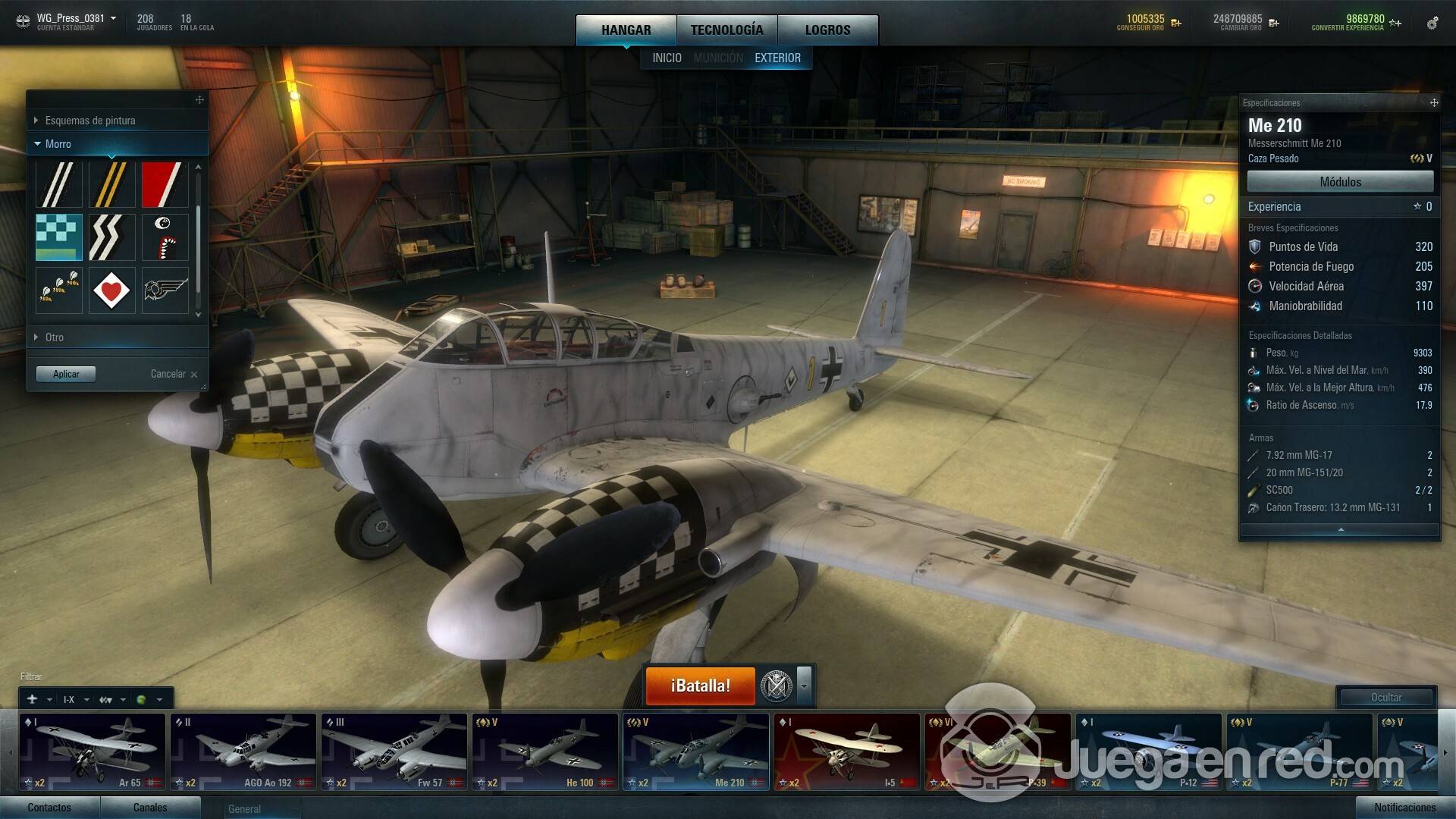This screenshot has width=1456, height=819.
Task: Expand the Esquemas de pintura section
Action: [89, 121]
